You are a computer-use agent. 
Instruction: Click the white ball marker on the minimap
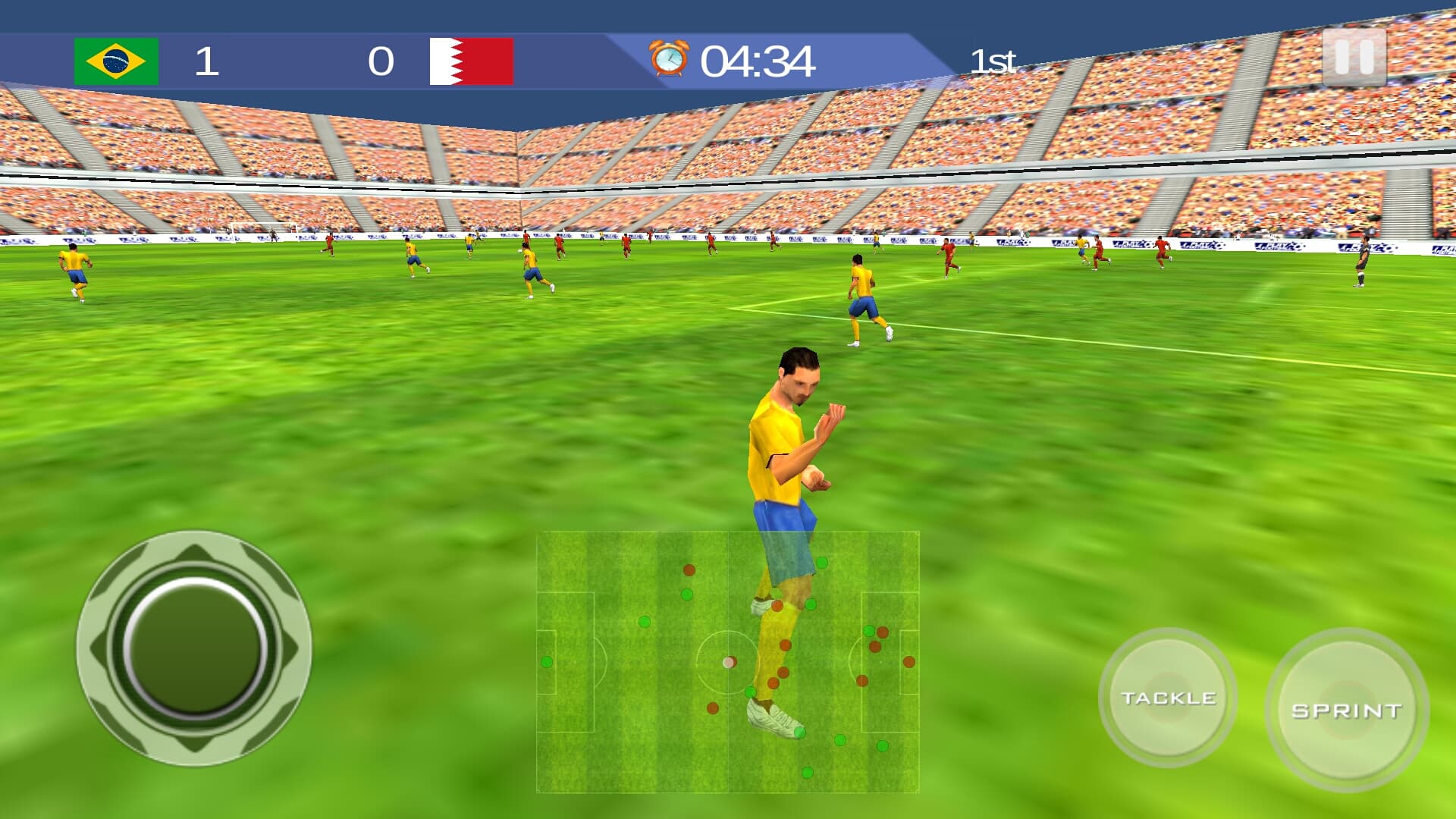tap(730, 662)
